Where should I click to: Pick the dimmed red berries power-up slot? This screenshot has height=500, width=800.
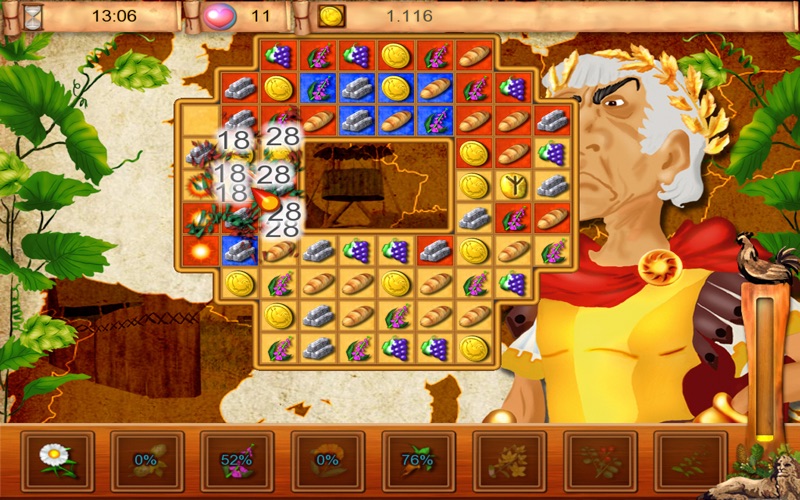tap(600, 461)
